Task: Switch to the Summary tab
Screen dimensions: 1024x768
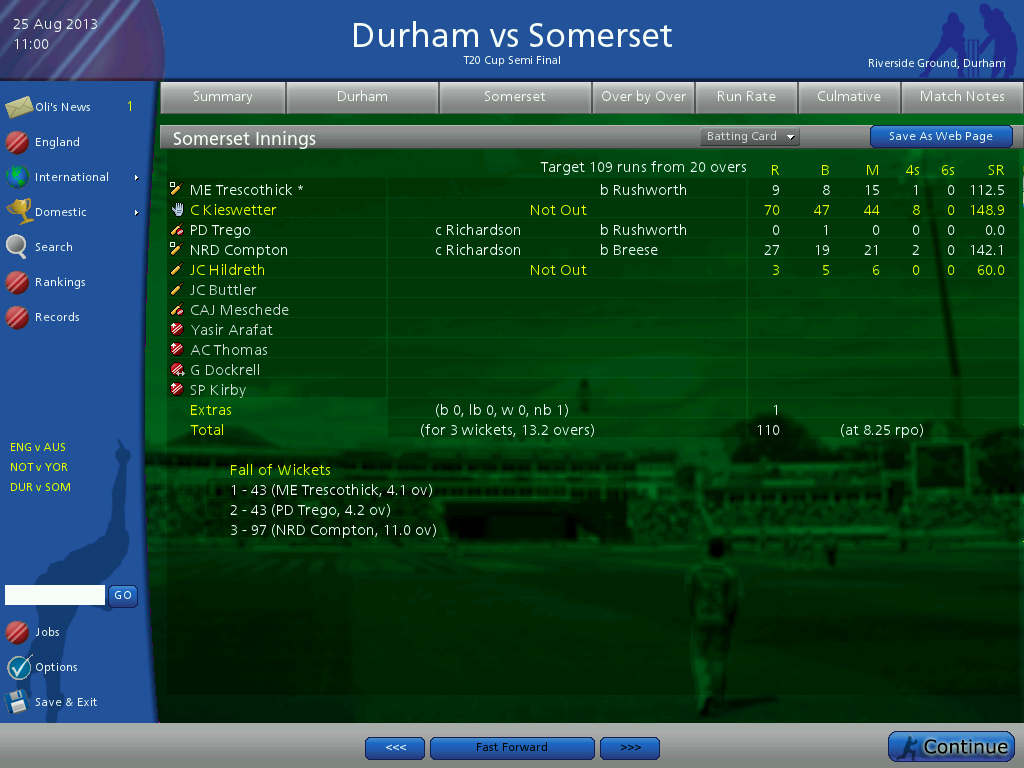Action: [x=222, y=97]
